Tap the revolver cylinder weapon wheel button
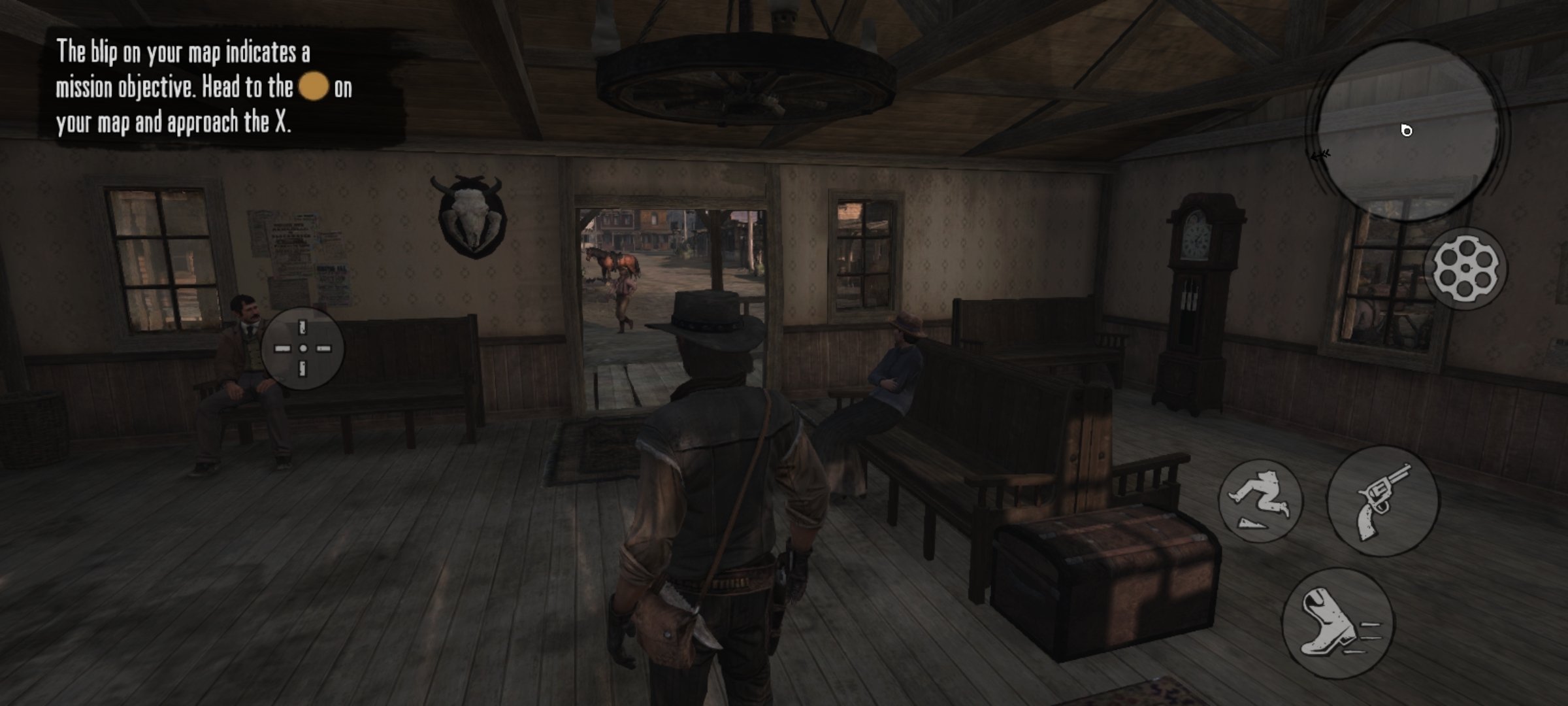The height and width of the screenshot is (706, 1568). tap(1465, 269)
